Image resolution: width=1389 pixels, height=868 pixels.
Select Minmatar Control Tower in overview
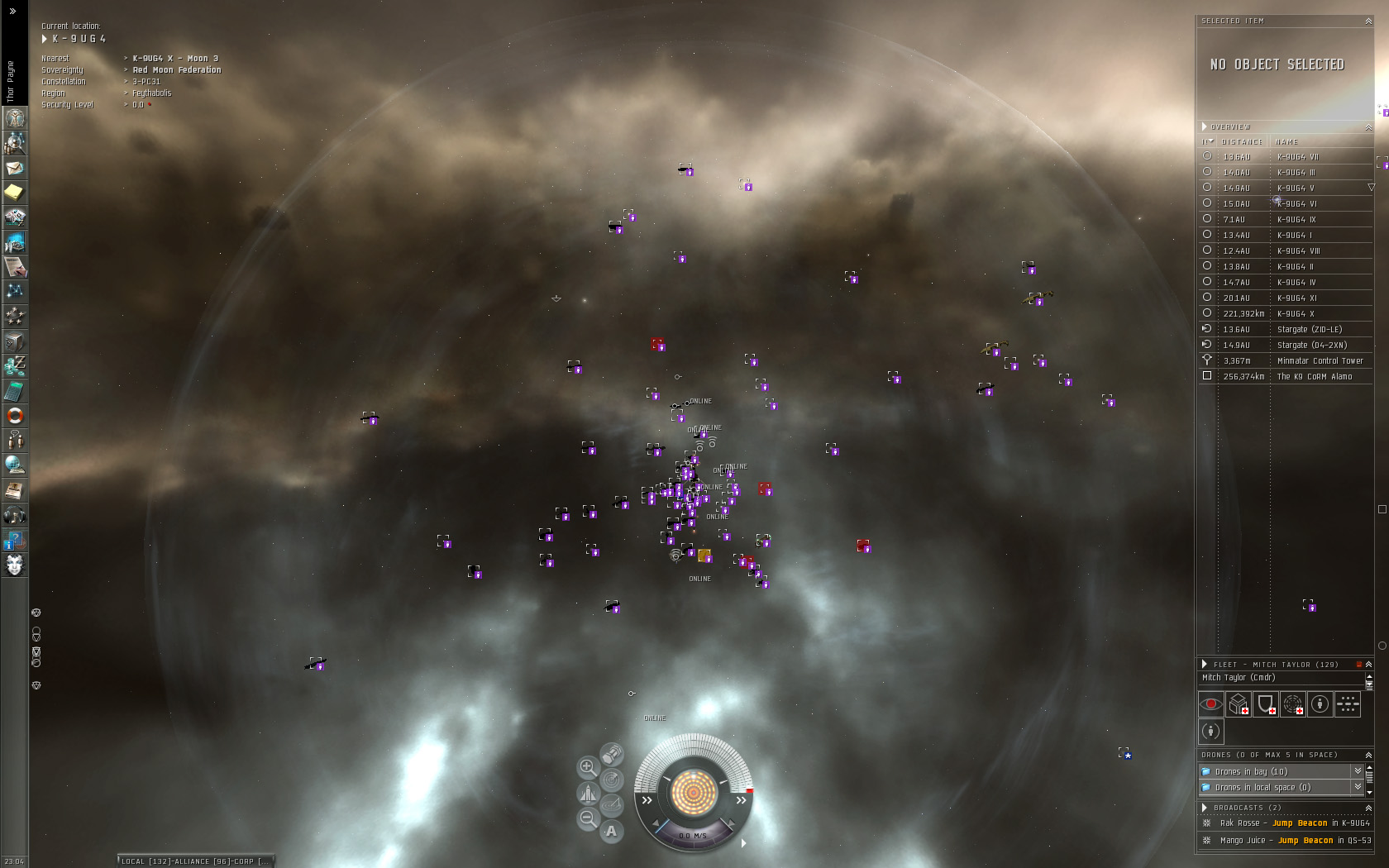[x=1319, y=360]
